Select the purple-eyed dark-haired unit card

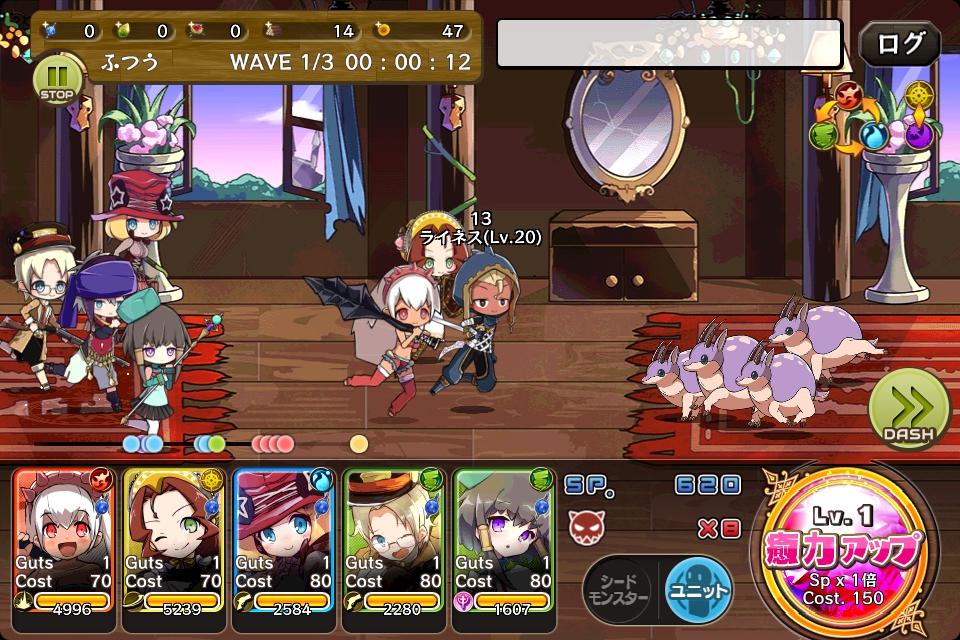click(x=504, y=540)
